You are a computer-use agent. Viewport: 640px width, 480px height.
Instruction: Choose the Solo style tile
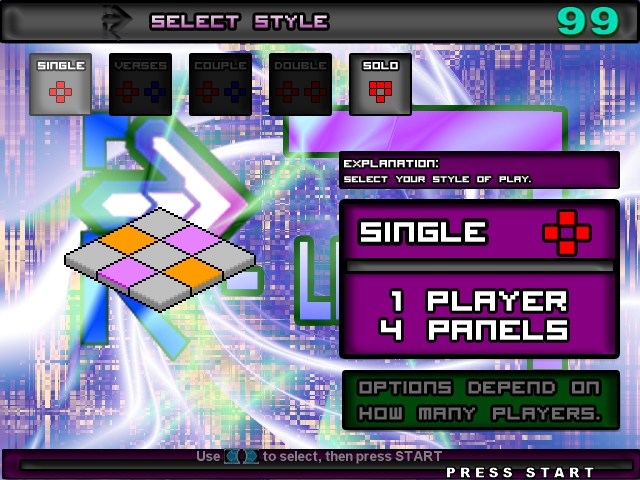380,84
